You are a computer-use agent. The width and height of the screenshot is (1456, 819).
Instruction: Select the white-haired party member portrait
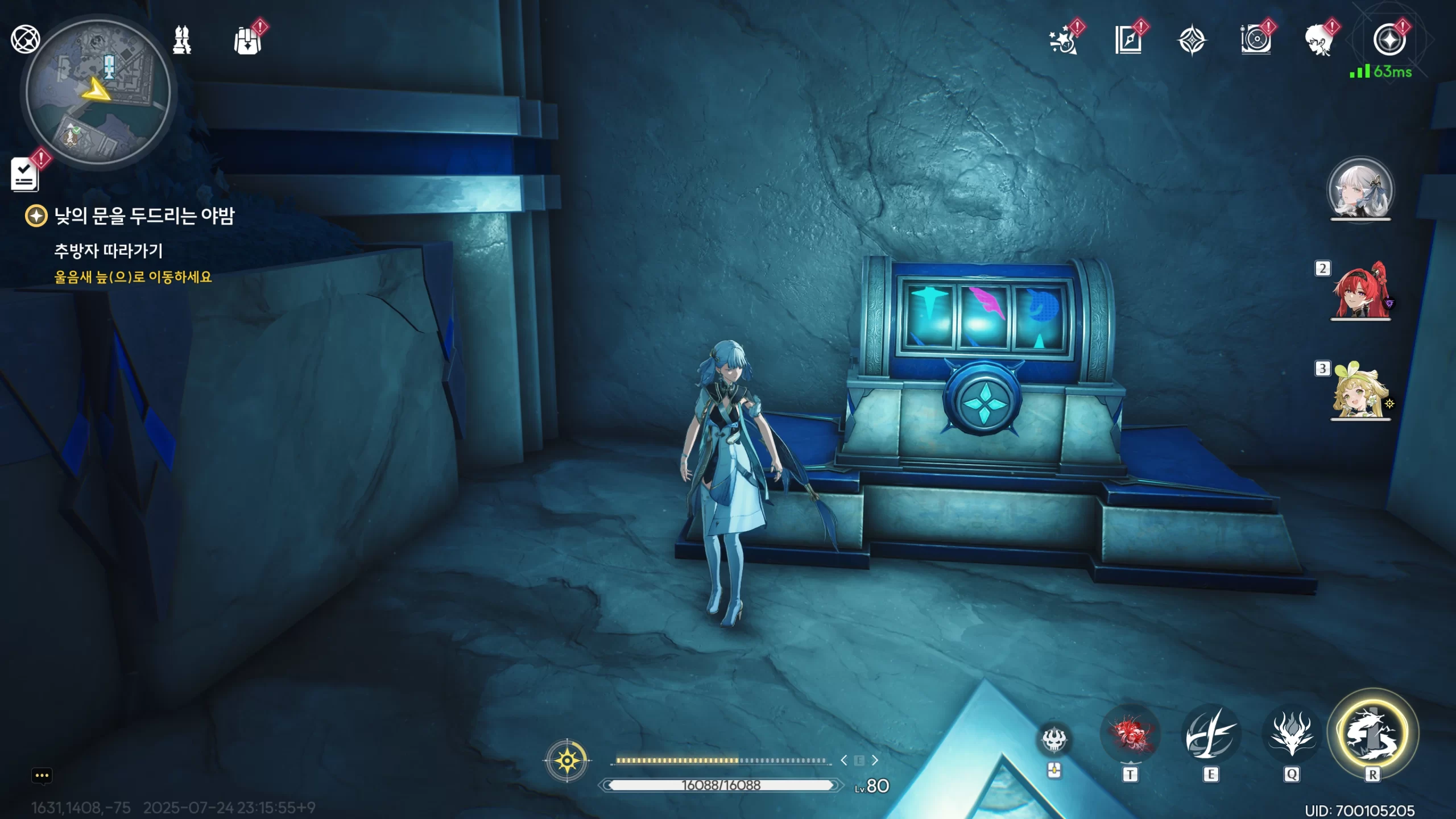pos(1360,189)
